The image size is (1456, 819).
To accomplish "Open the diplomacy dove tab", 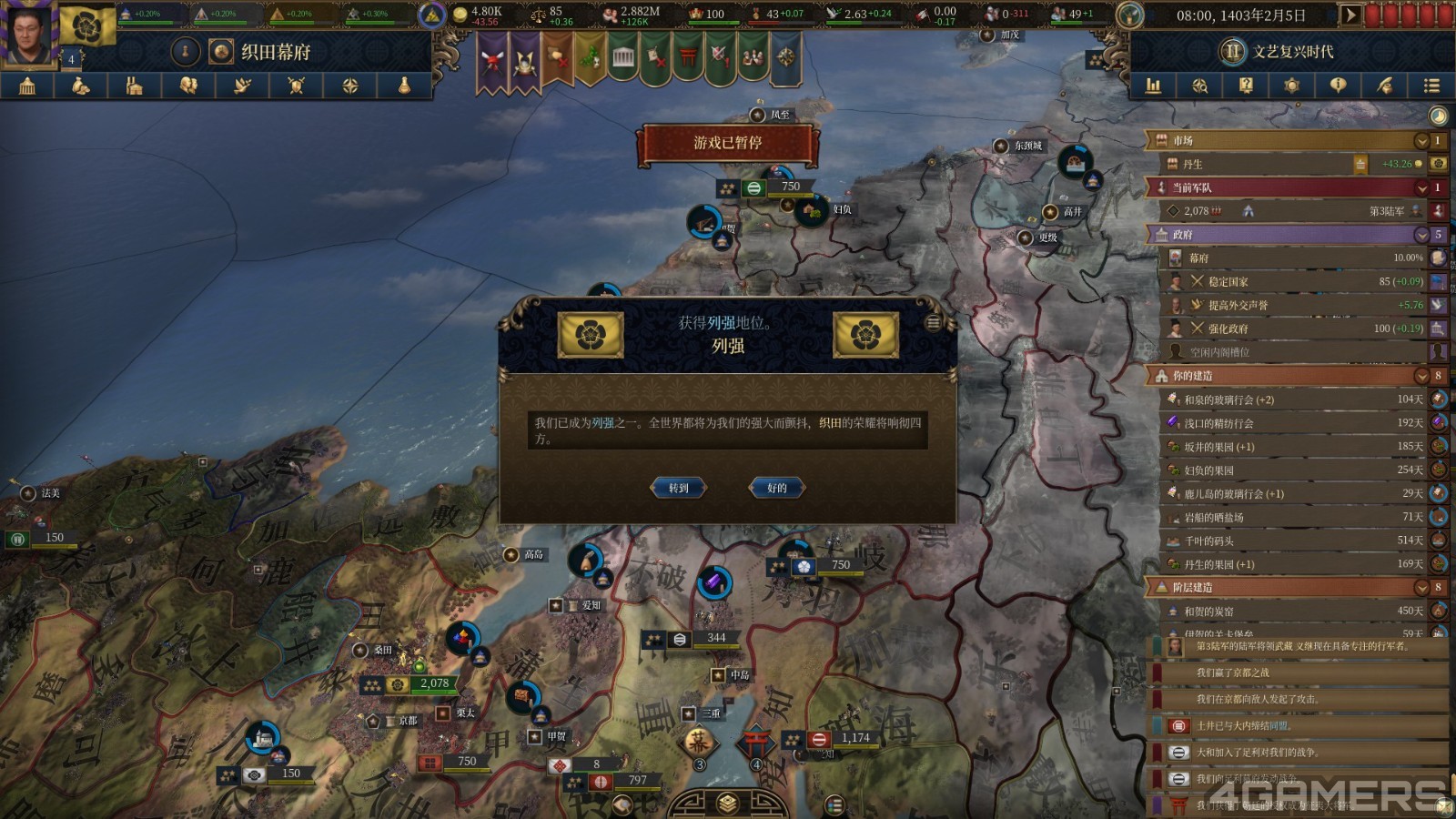I will pyautogui.click(x=242, y=86).
